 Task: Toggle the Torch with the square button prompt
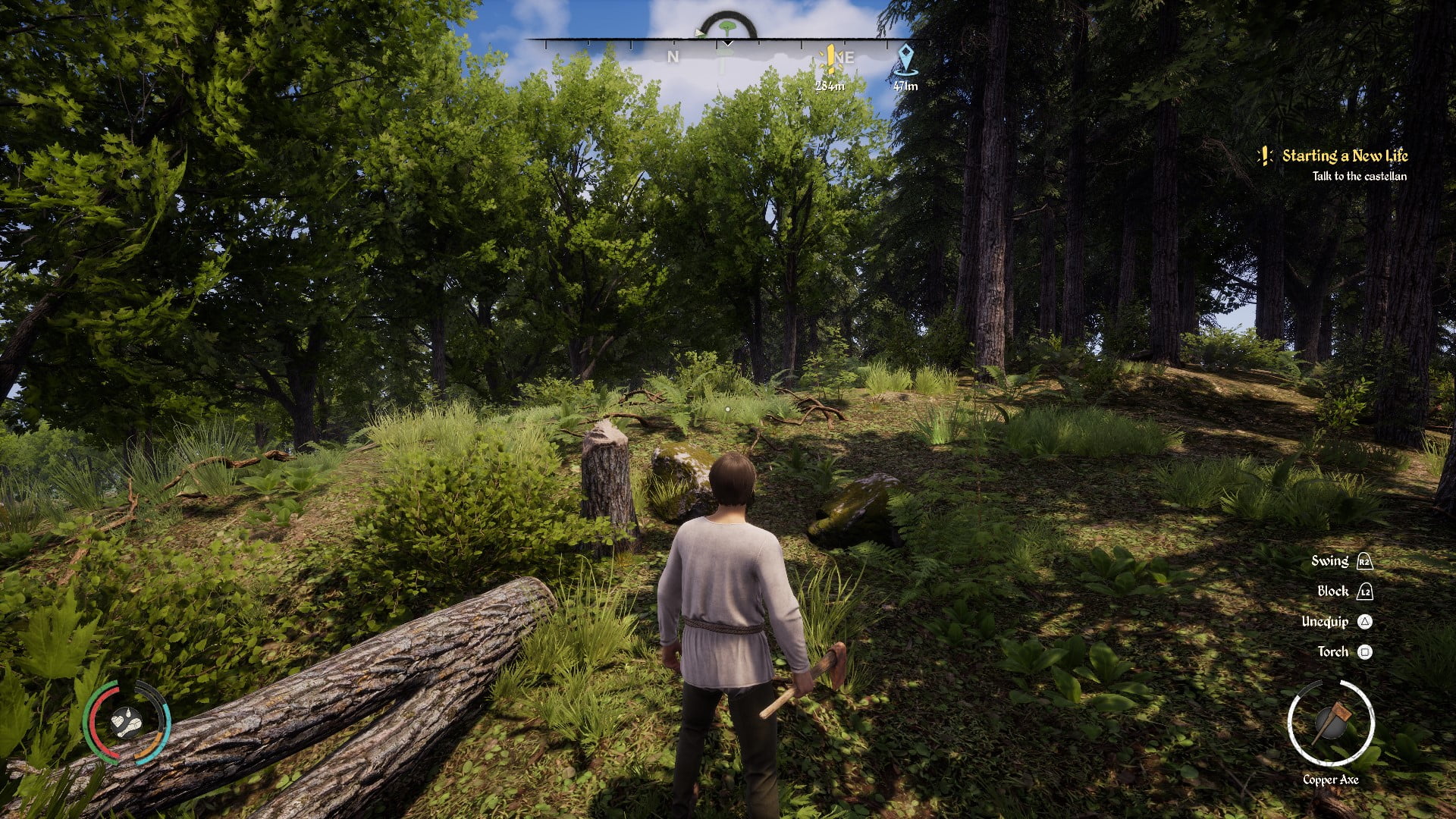click(x=1365, y=652)
